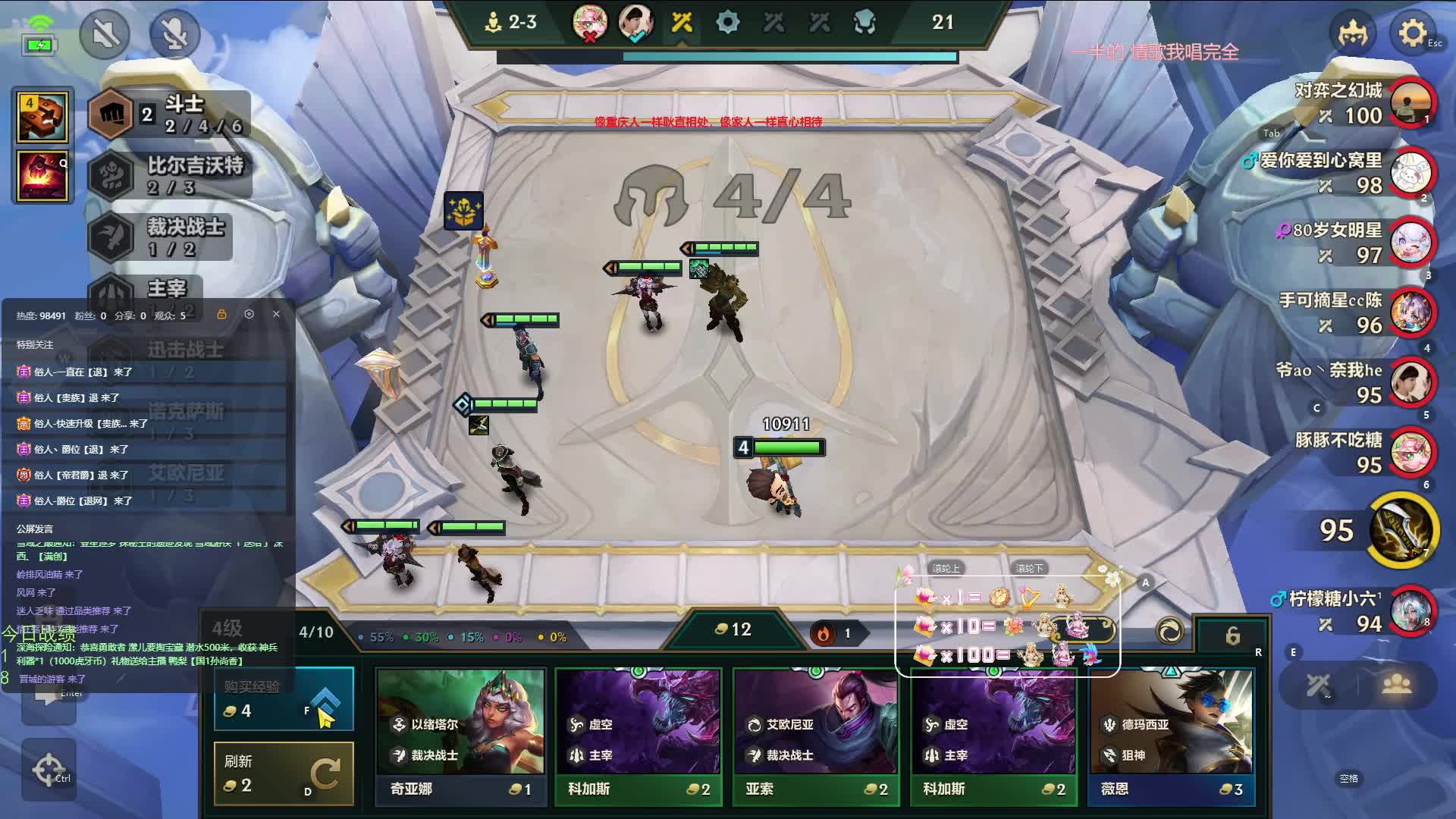Buy XP with the 购买经验 button

coord(284,699)
